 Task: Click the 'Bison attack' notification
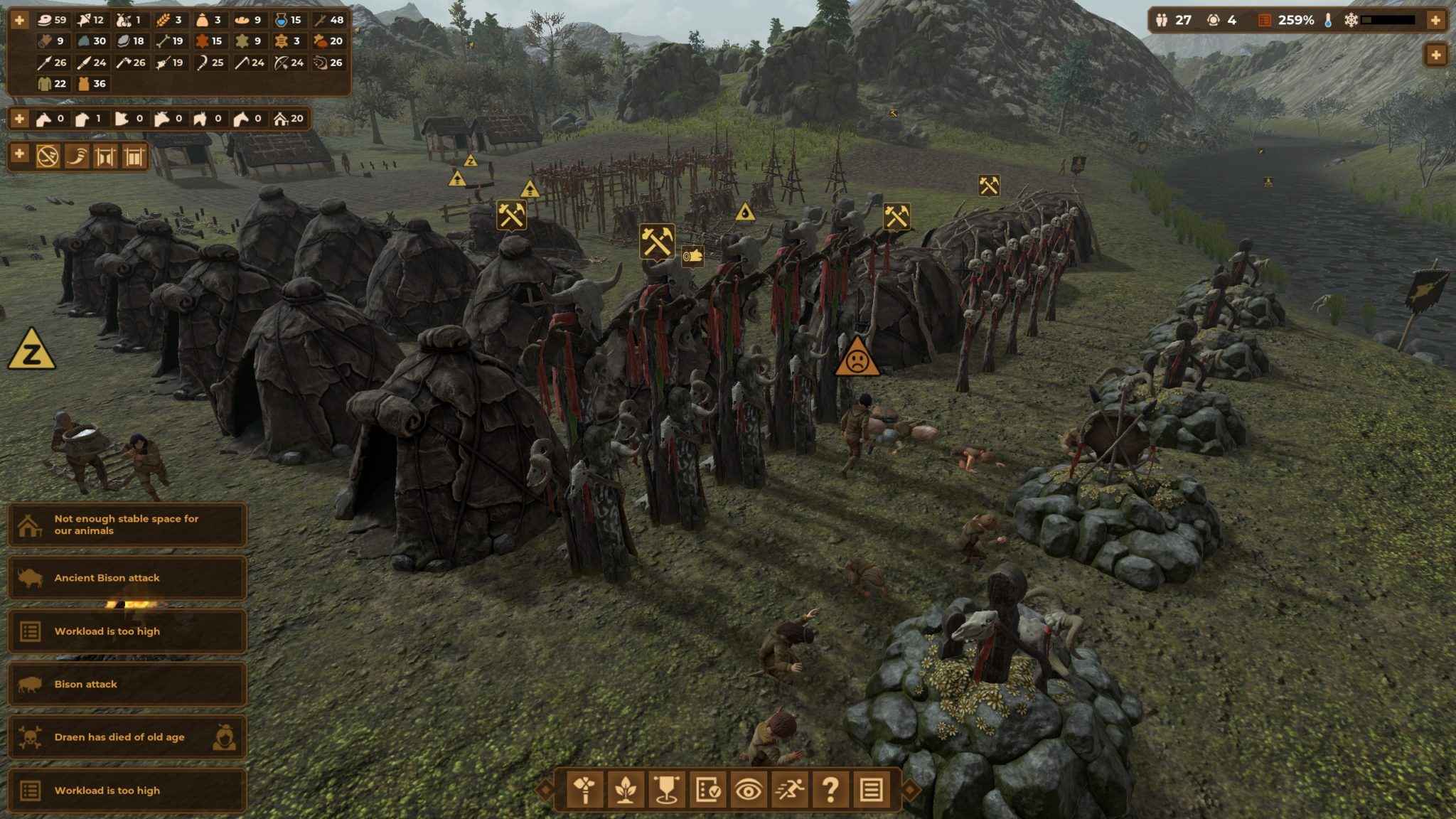click(x=127, y=684)
